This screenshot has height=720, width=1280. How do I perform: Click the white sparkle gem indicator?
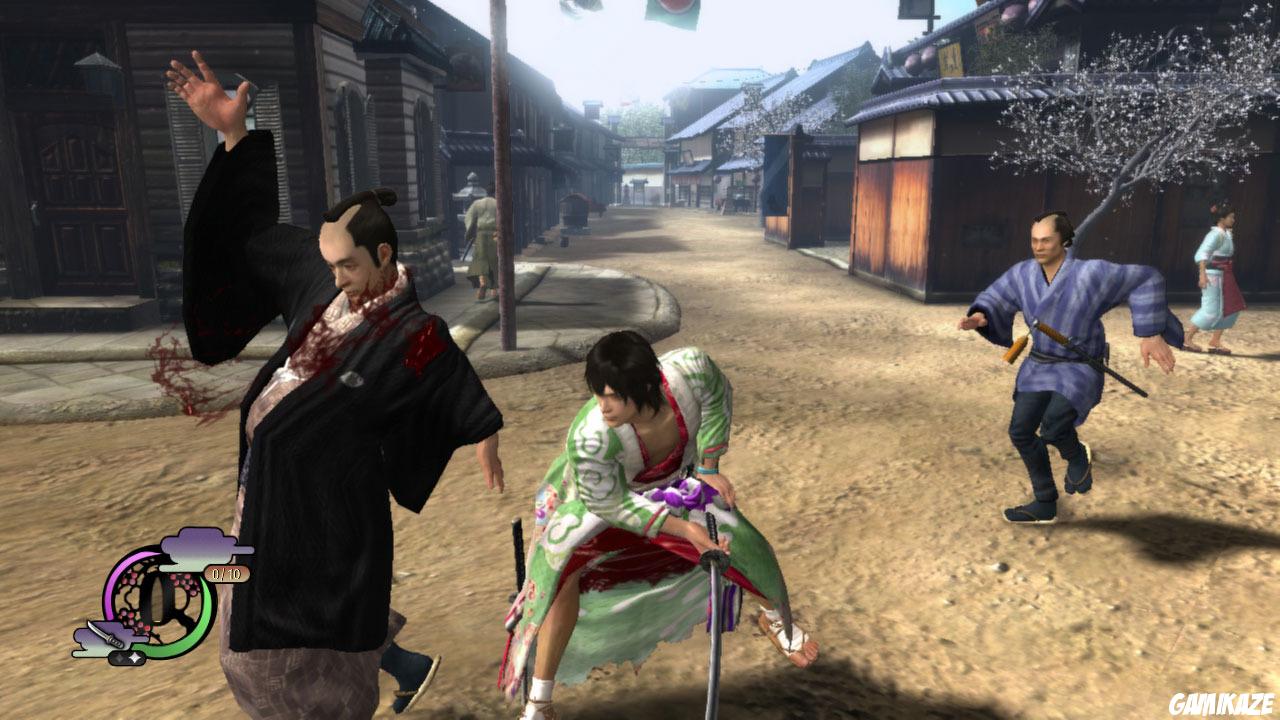click(135, 656)
